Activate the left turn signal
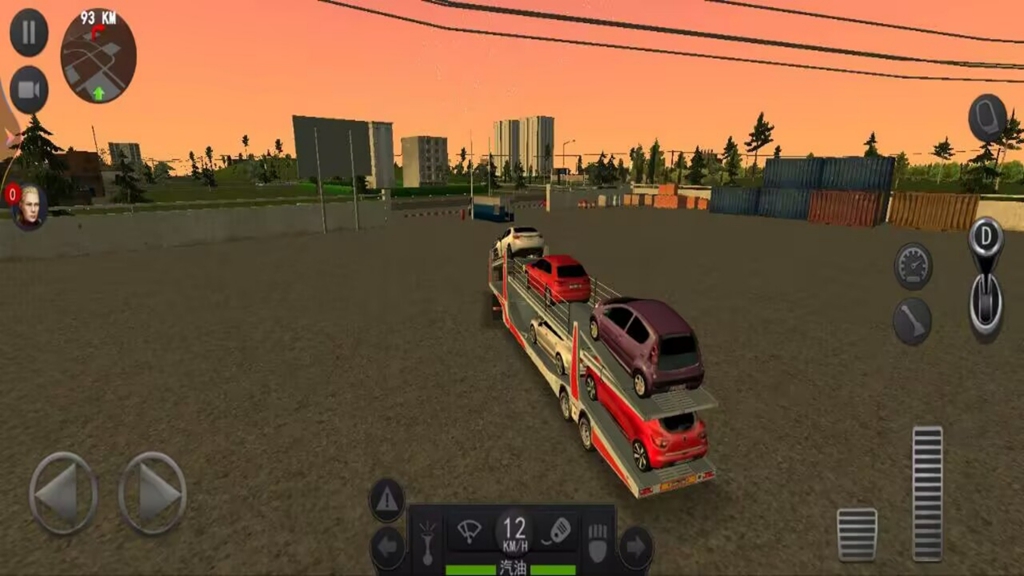This screenshot has height=576, width=1024. tap(387, 548)
